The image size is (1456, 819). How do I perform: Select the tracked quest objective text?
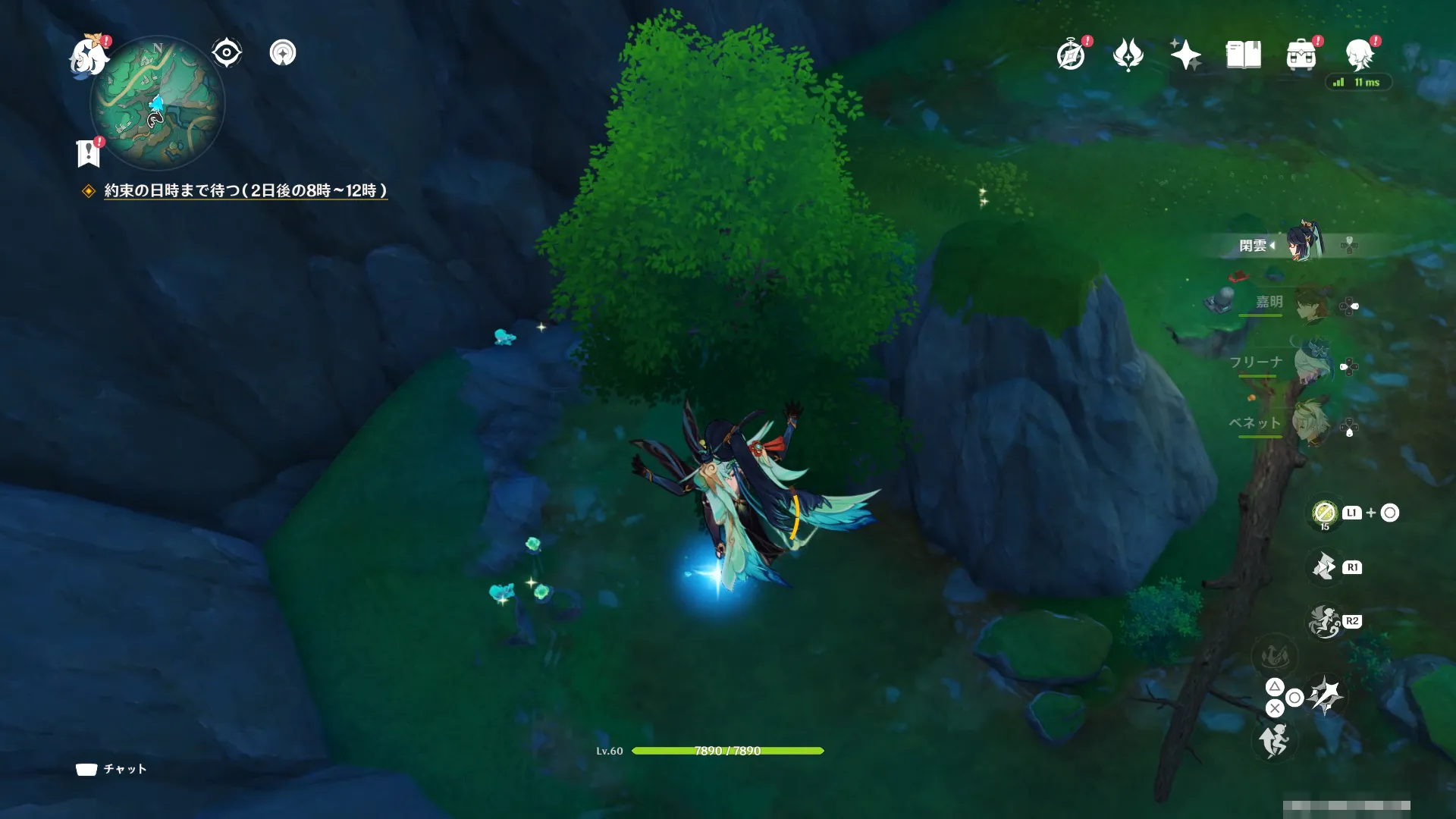(x=245, y=191)
